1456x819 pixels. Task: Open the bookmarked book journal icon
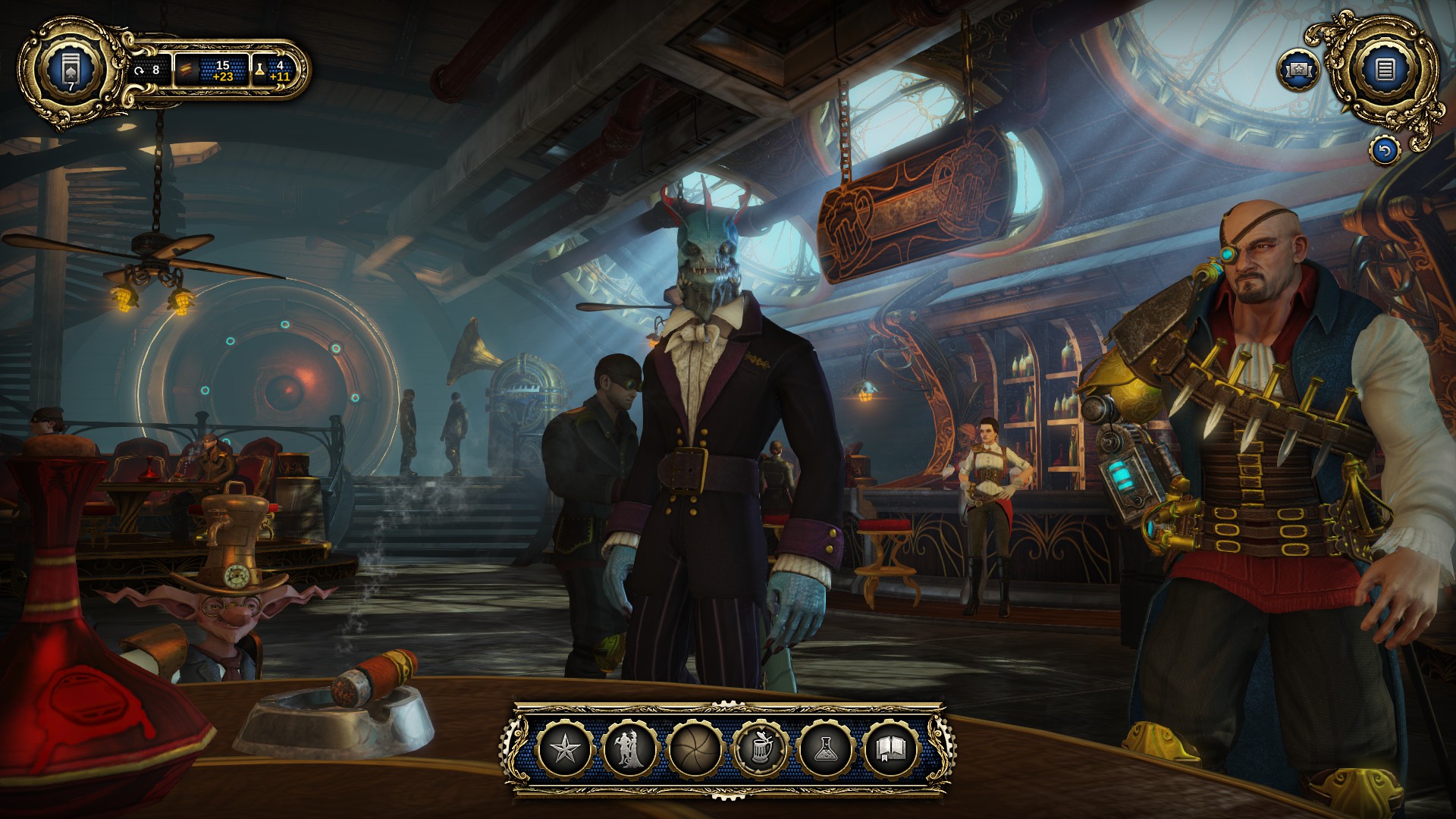click(x=892, y=749)
